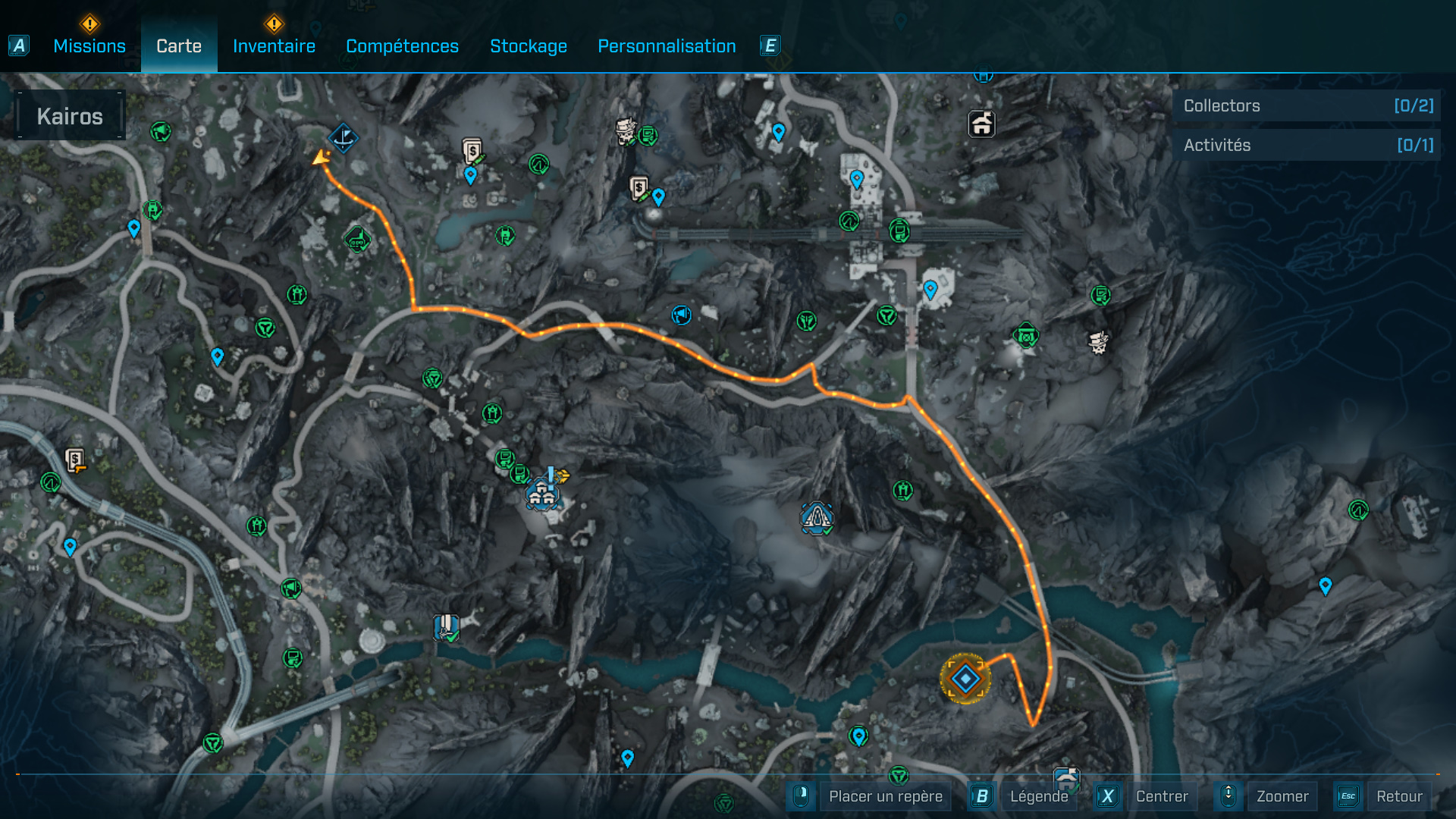Click the anchor-shaped diamond map marker
Screen dimensions: 1456x819
(x=344, y=138)
